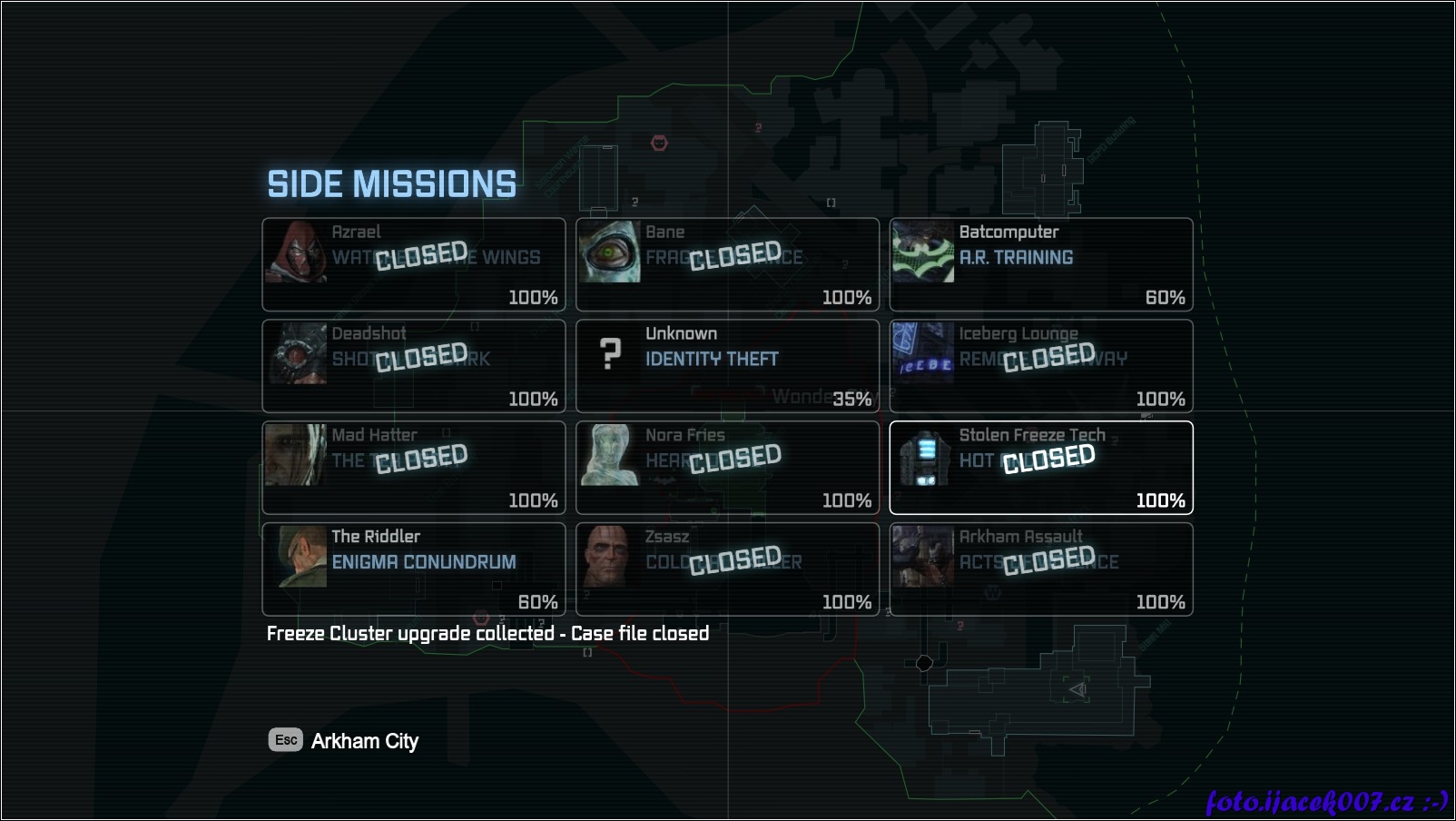
Task: Open the Nora Fries mission tile
Action: (727, 468)
